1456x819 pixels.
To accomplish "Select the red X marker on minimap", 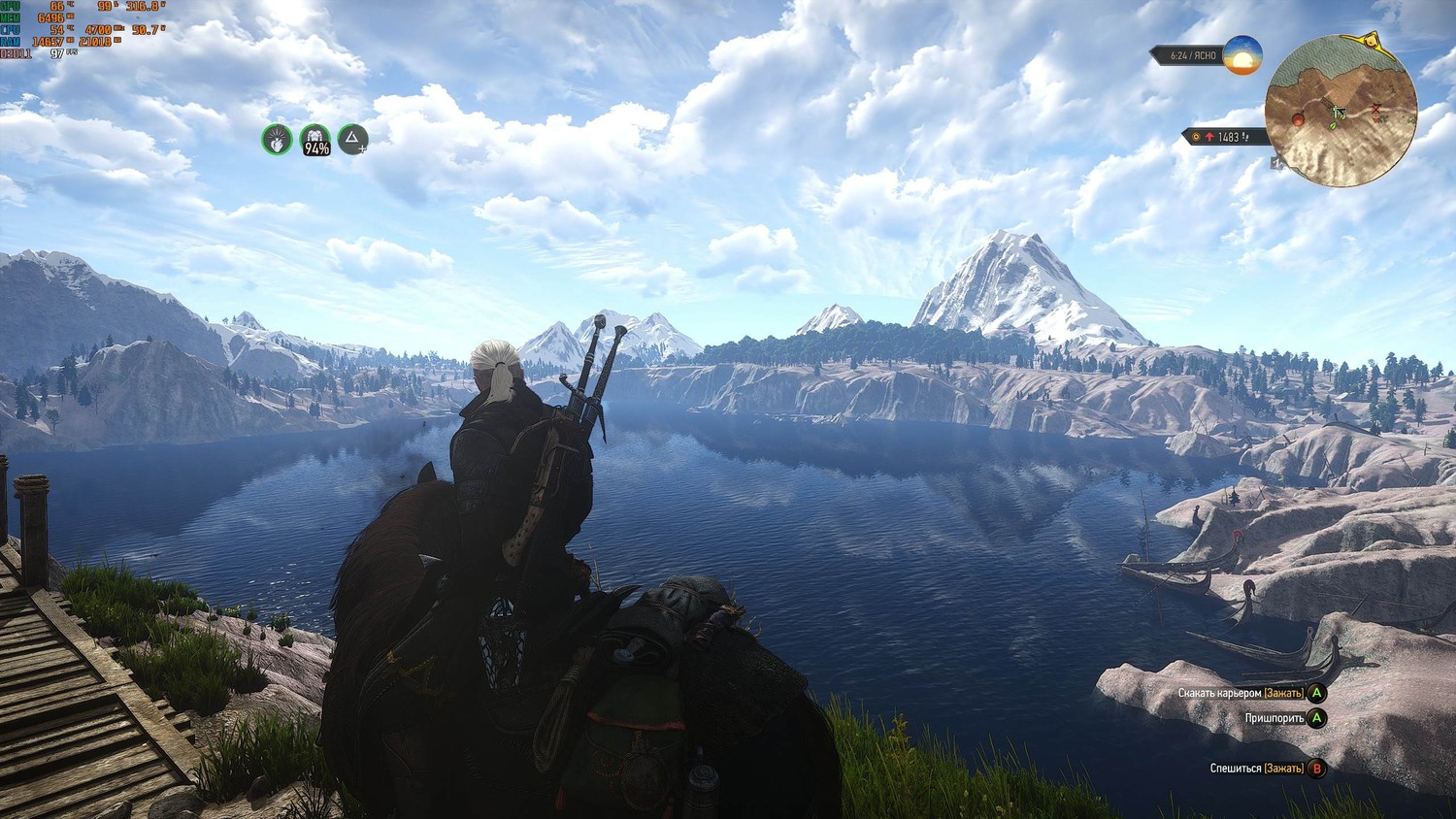I will [x=1376, y=108].
